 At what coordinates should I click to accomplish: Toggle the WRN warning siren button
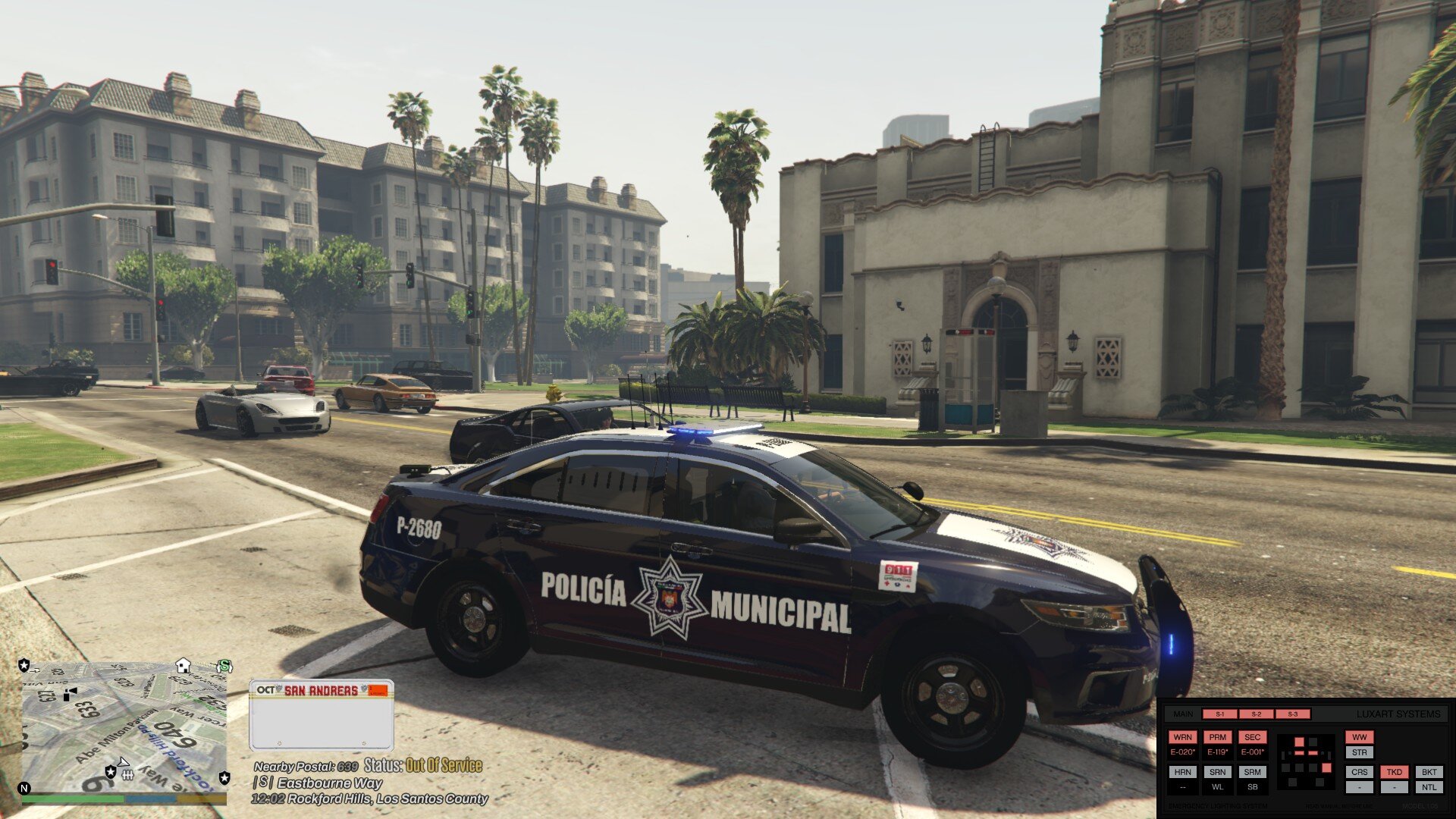pos(1182,737)
